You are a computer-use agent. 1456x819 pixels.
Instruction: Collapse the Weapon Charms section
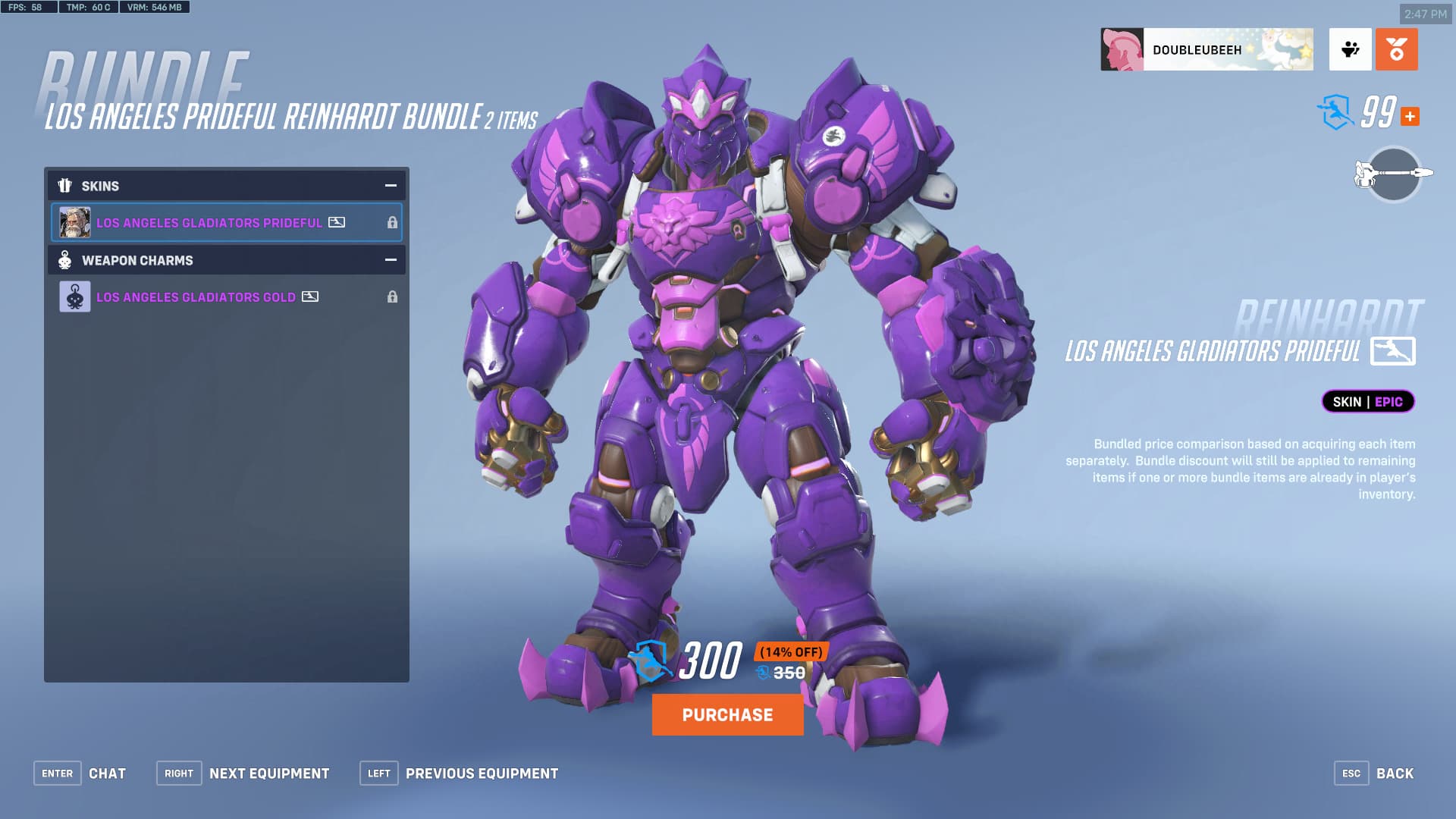(x=391, y=260)
